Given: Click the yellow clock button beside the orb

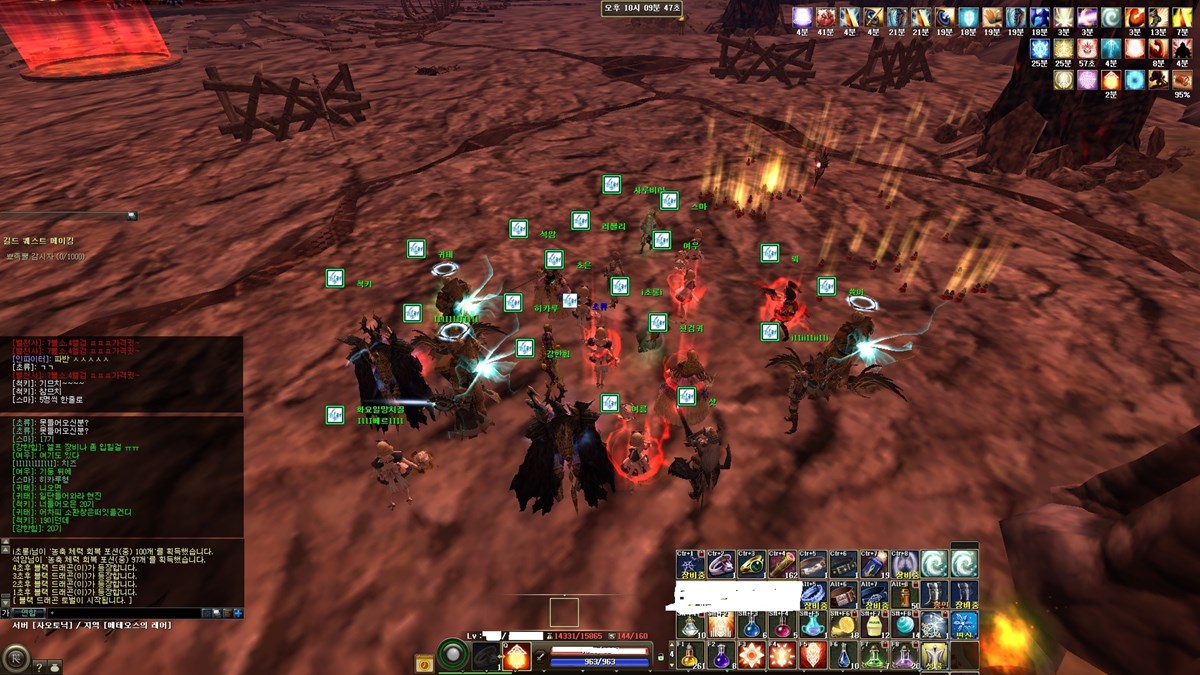Looking at the screenshot, I should (424, 661).
